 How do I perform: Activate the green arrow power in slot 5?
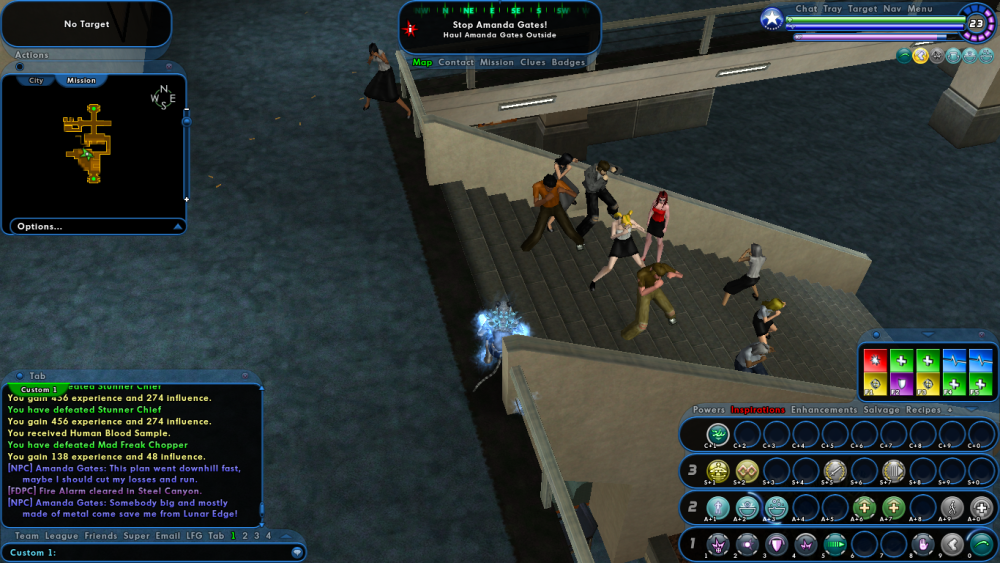(x=834, y=544)
